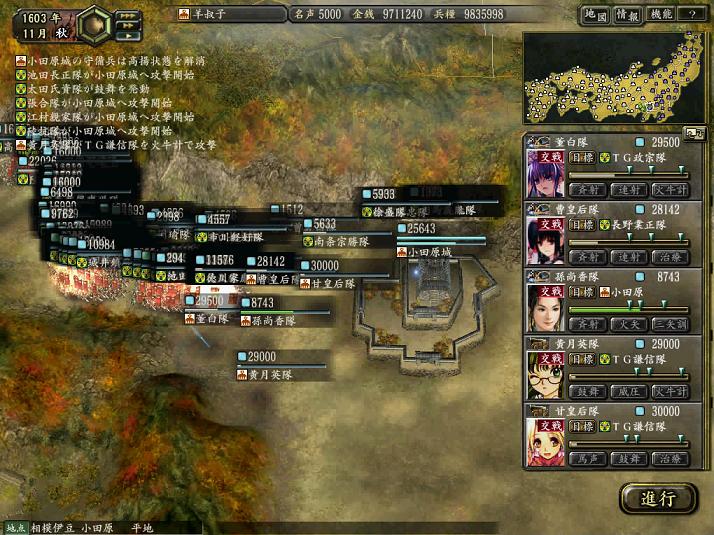
Task: Click the question mark help button
Action: tap(692, 14)
